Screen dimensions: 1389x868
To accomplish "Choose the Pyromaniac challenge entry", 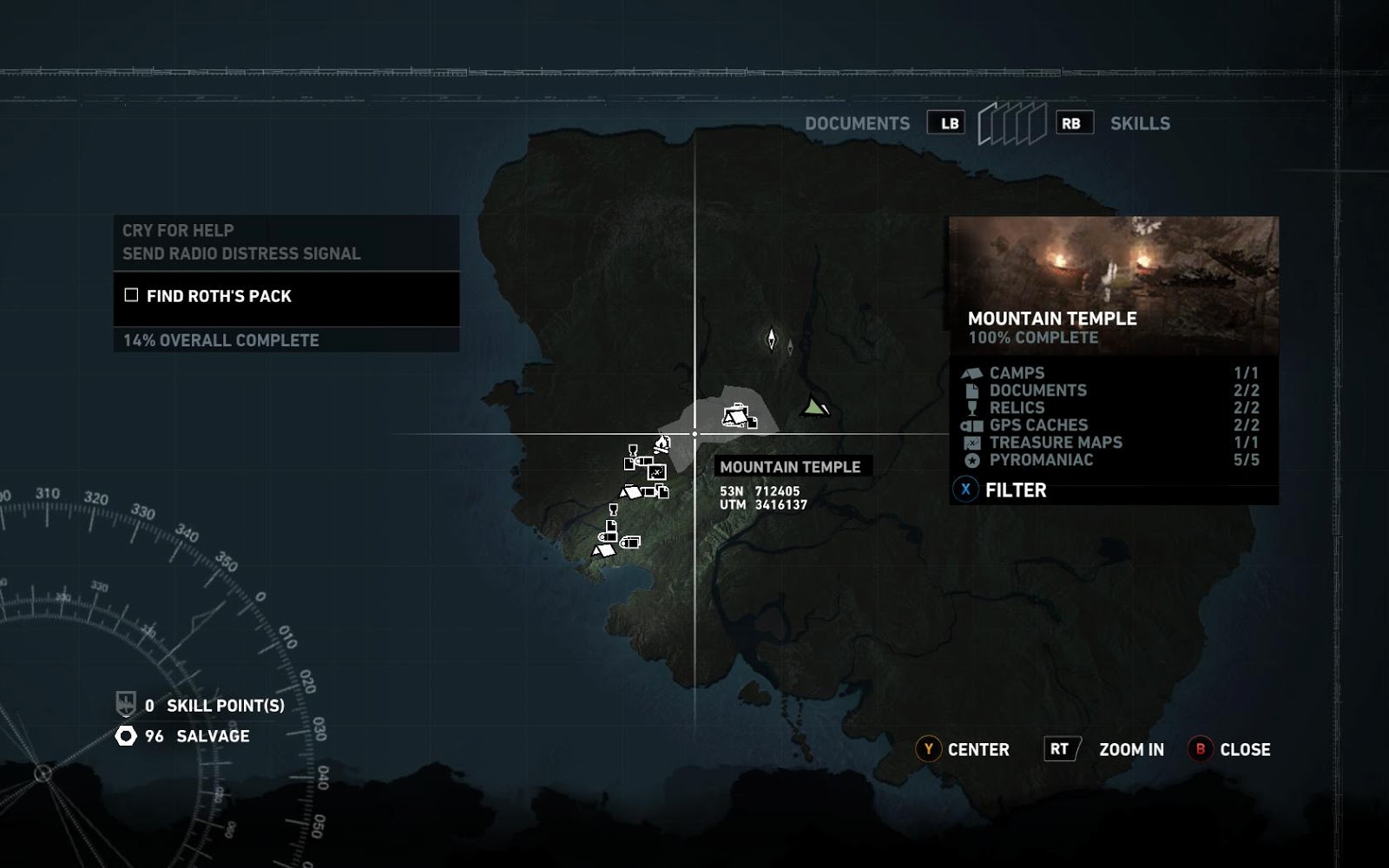I will pyautogui.click(x=1041, y=460).
